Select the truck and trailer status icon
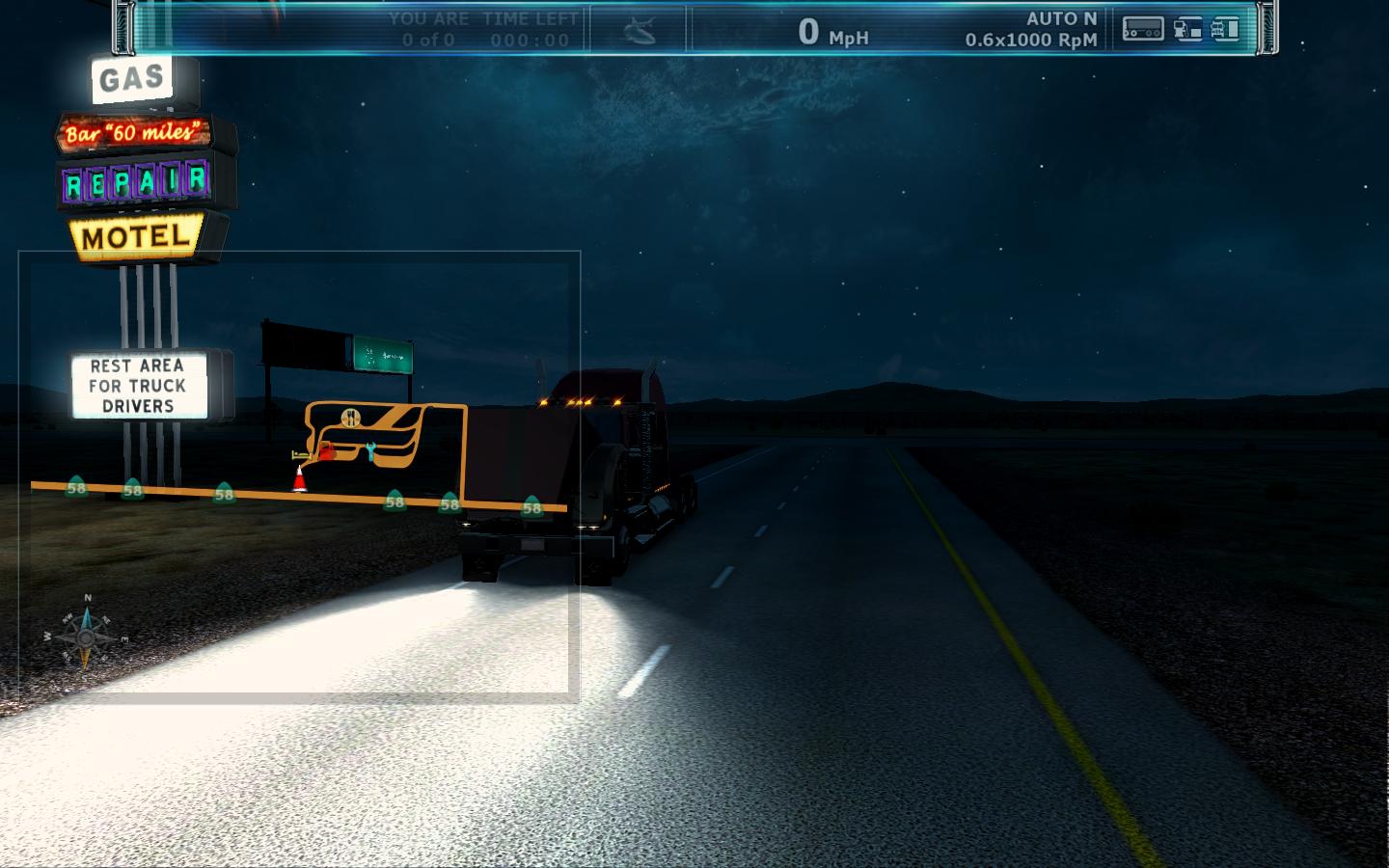 1225,30
